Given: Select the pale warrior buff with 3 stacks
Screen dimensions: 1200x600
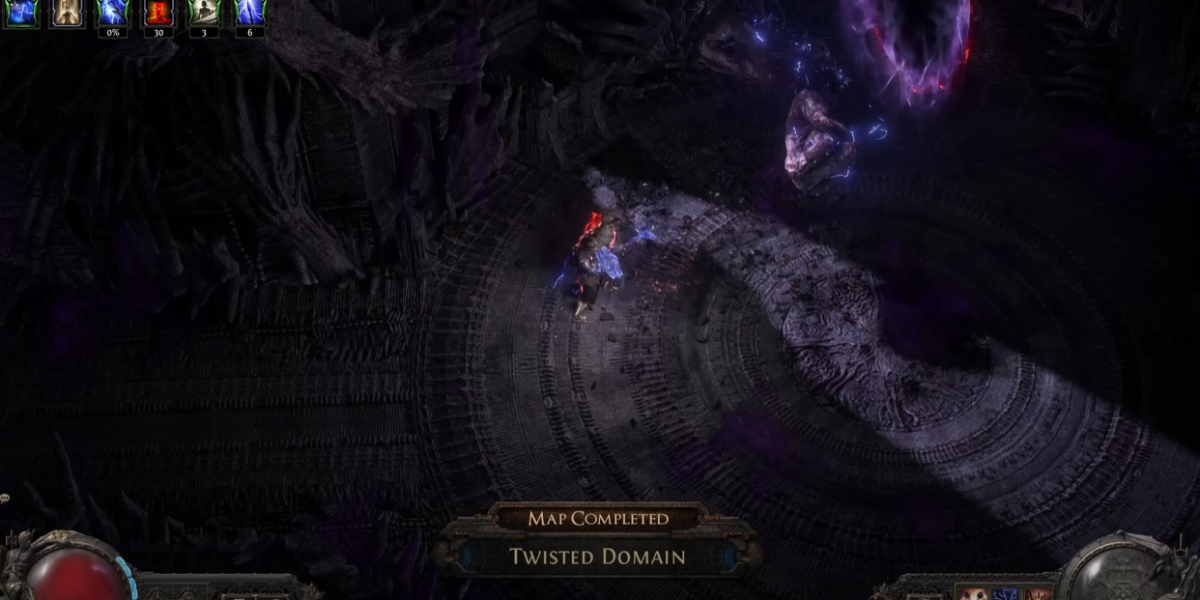Looking at the screenshot, I should pos(204,12).
